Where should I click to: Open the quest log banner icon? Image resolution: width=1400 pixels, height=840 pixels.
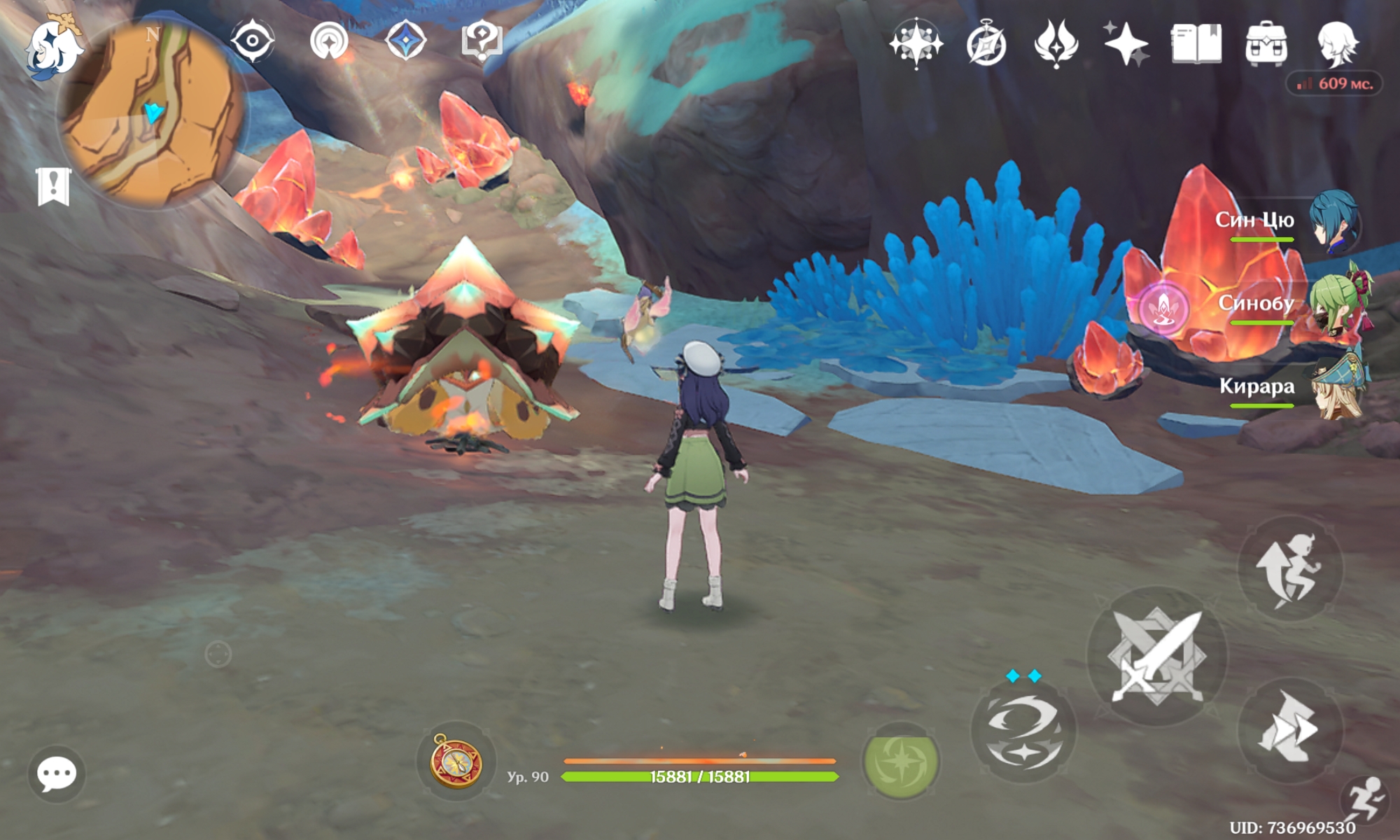[x=53, y=186]
